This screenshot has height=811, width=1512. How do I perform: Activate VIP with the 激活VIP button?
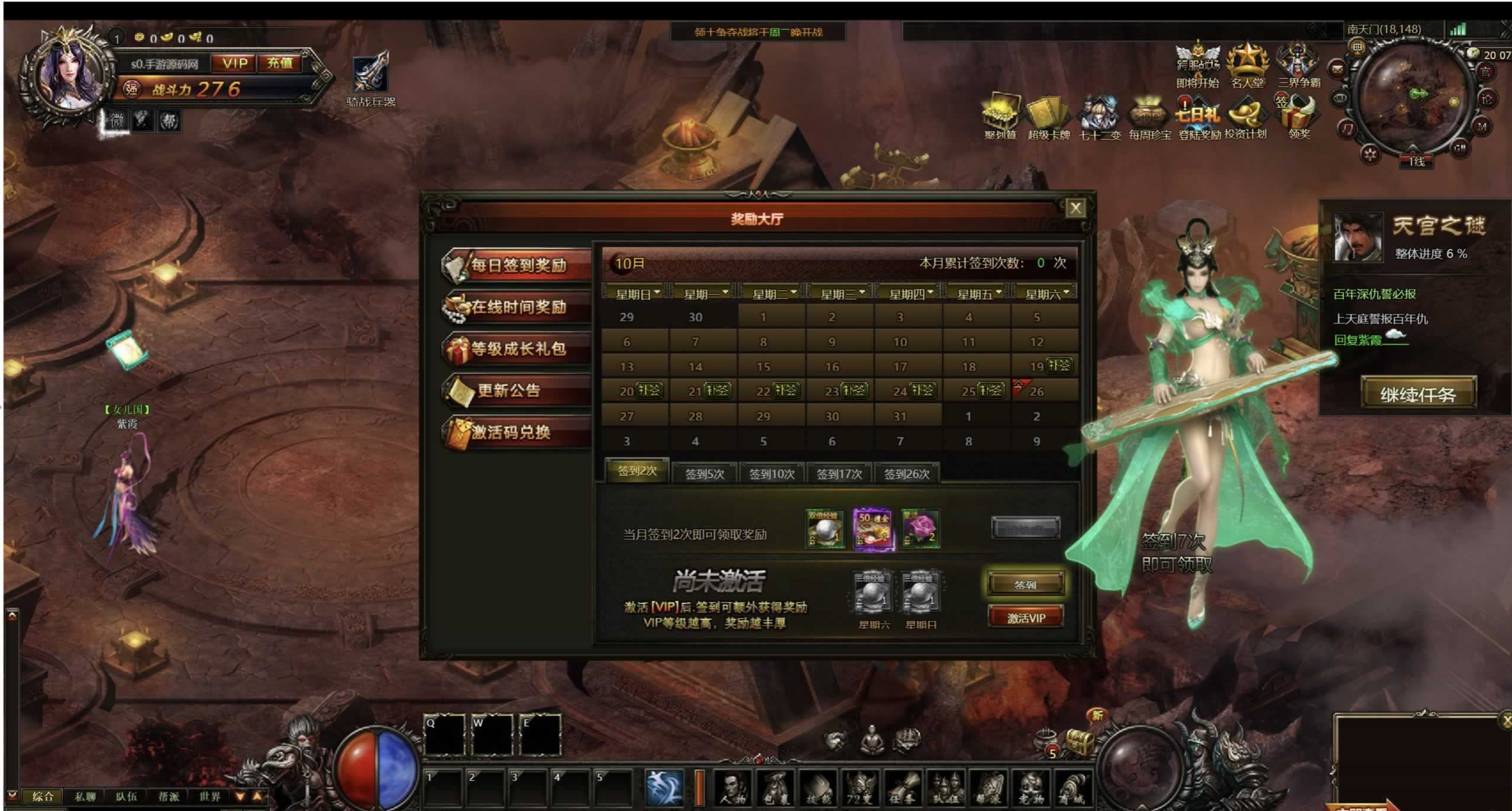[1025, 618]
